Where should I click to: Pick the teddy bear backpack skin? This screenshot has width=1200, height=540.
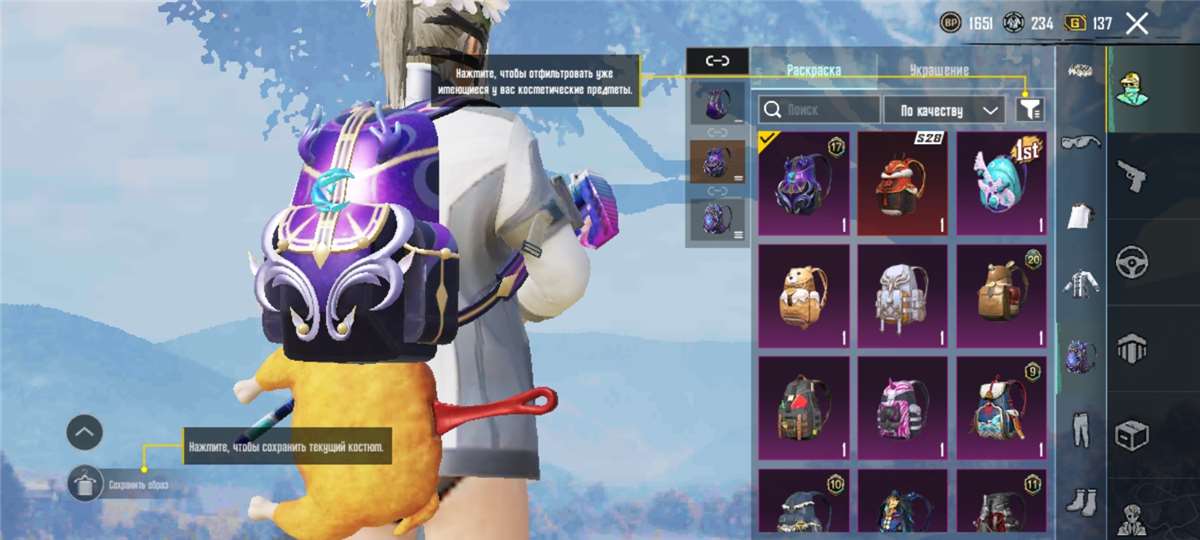(x=803, y=295)
